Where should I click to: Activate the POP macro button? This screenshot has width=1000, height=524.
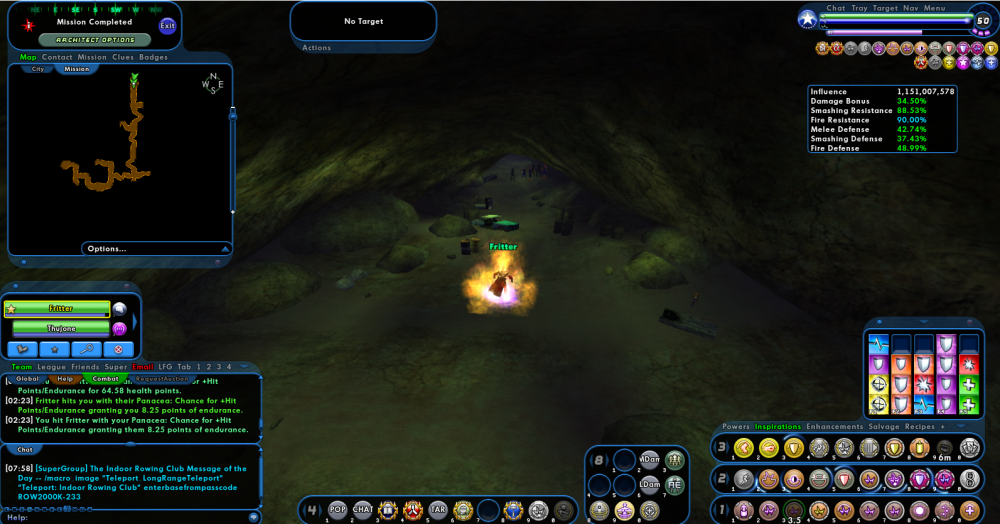(338, 509)
